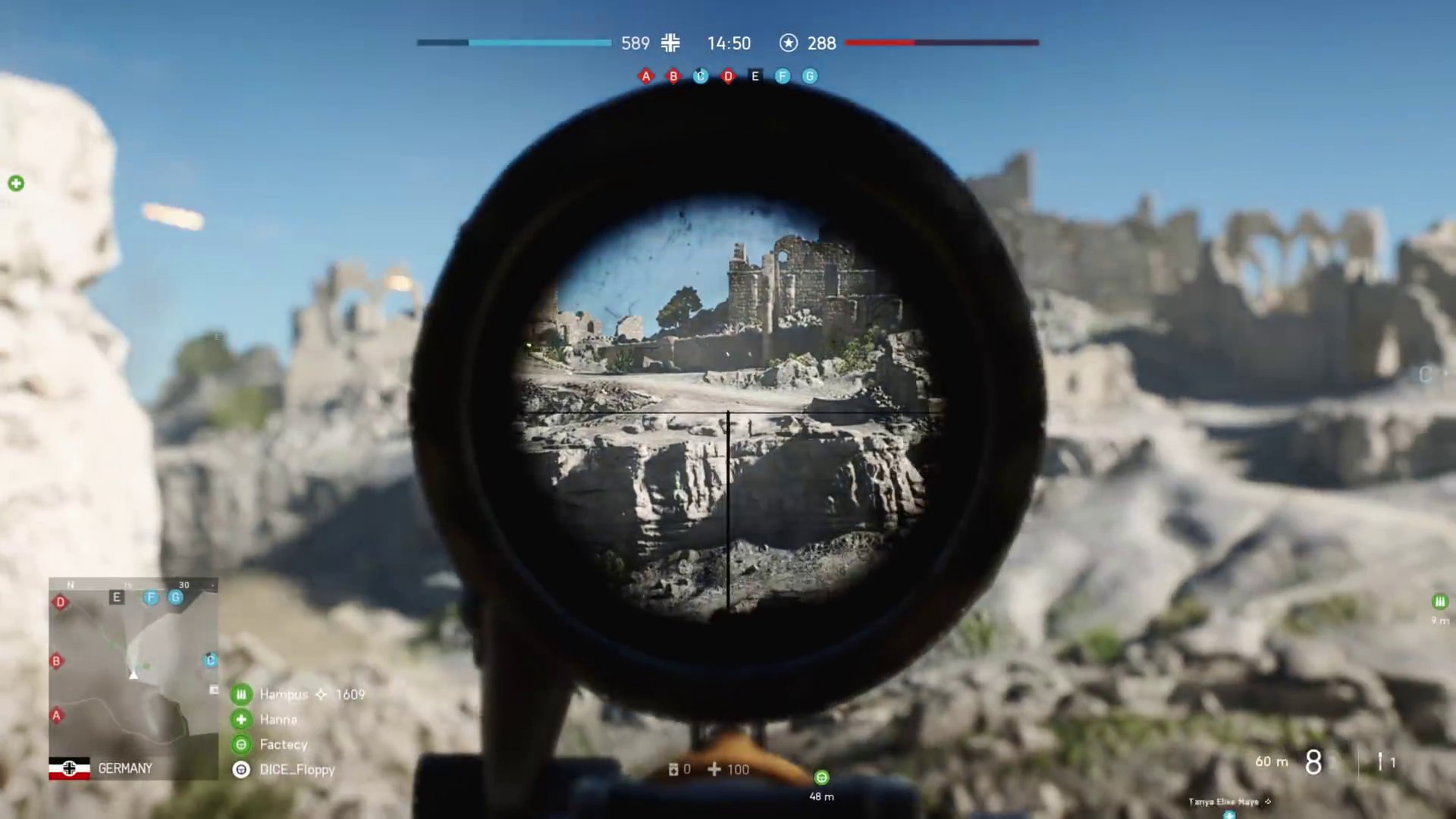Select squad member DICE_Floppy in the squad list

point(297,769)
